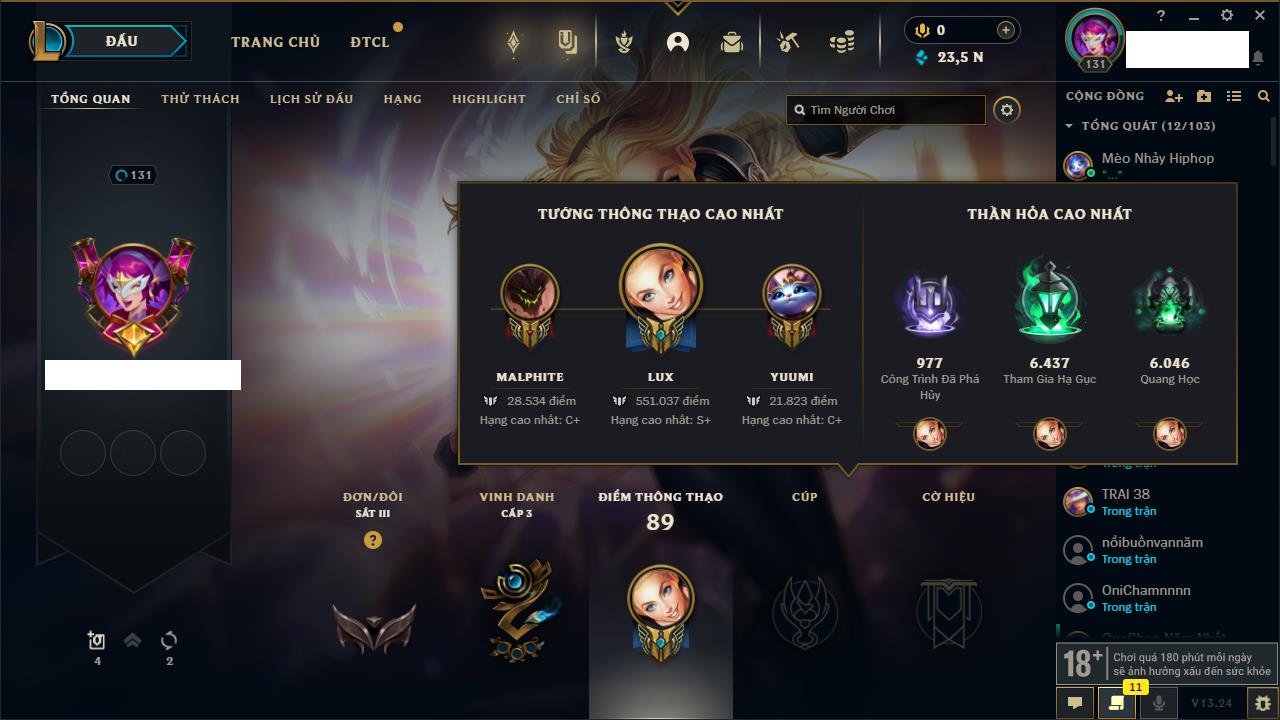1280x720 pixels.
Task: Open the client settings gear in title bar
Action: (x=1227, y=16)
